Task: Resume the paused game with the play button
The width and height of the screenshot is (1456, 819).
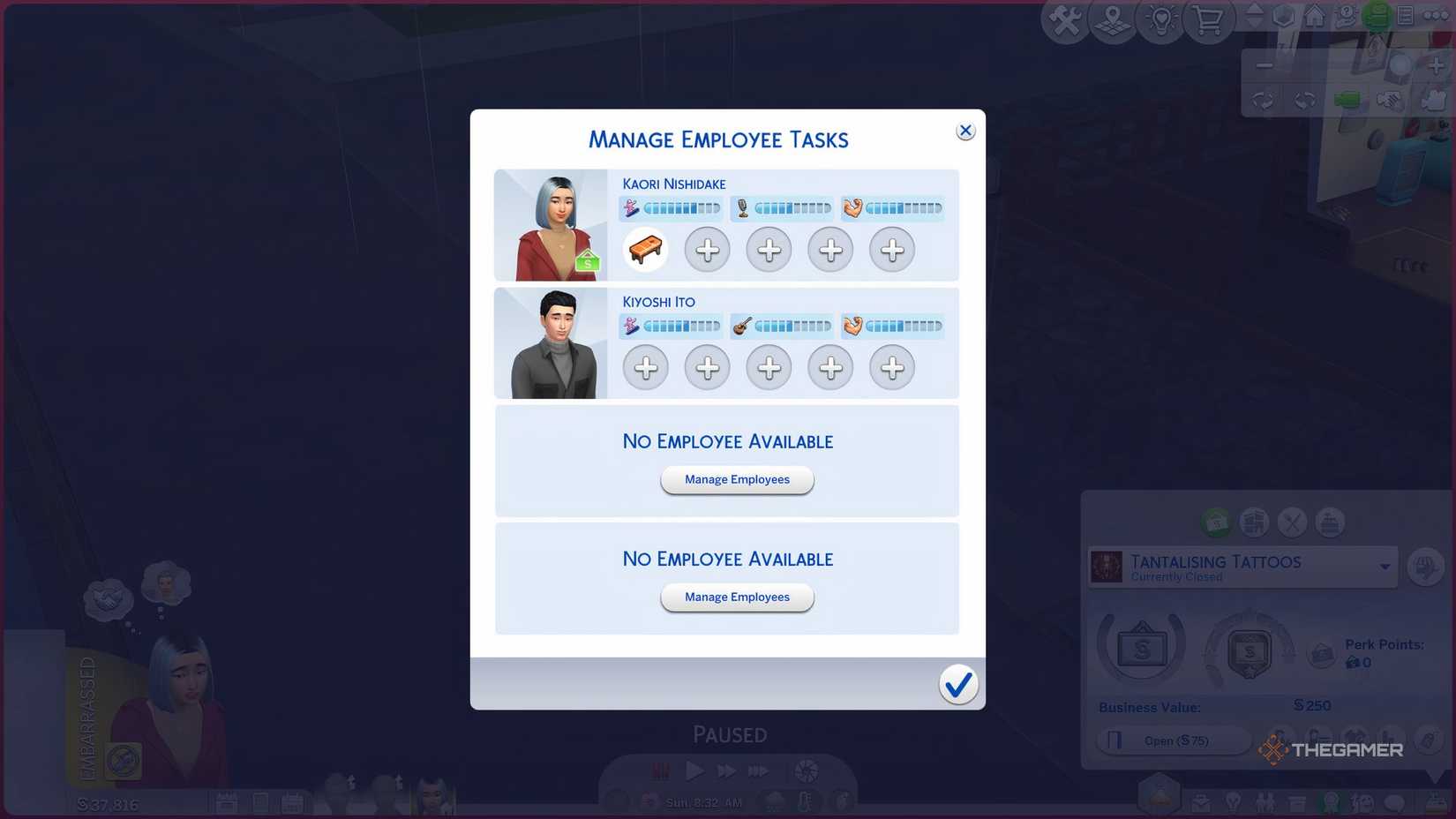Action: coord(694,770)
